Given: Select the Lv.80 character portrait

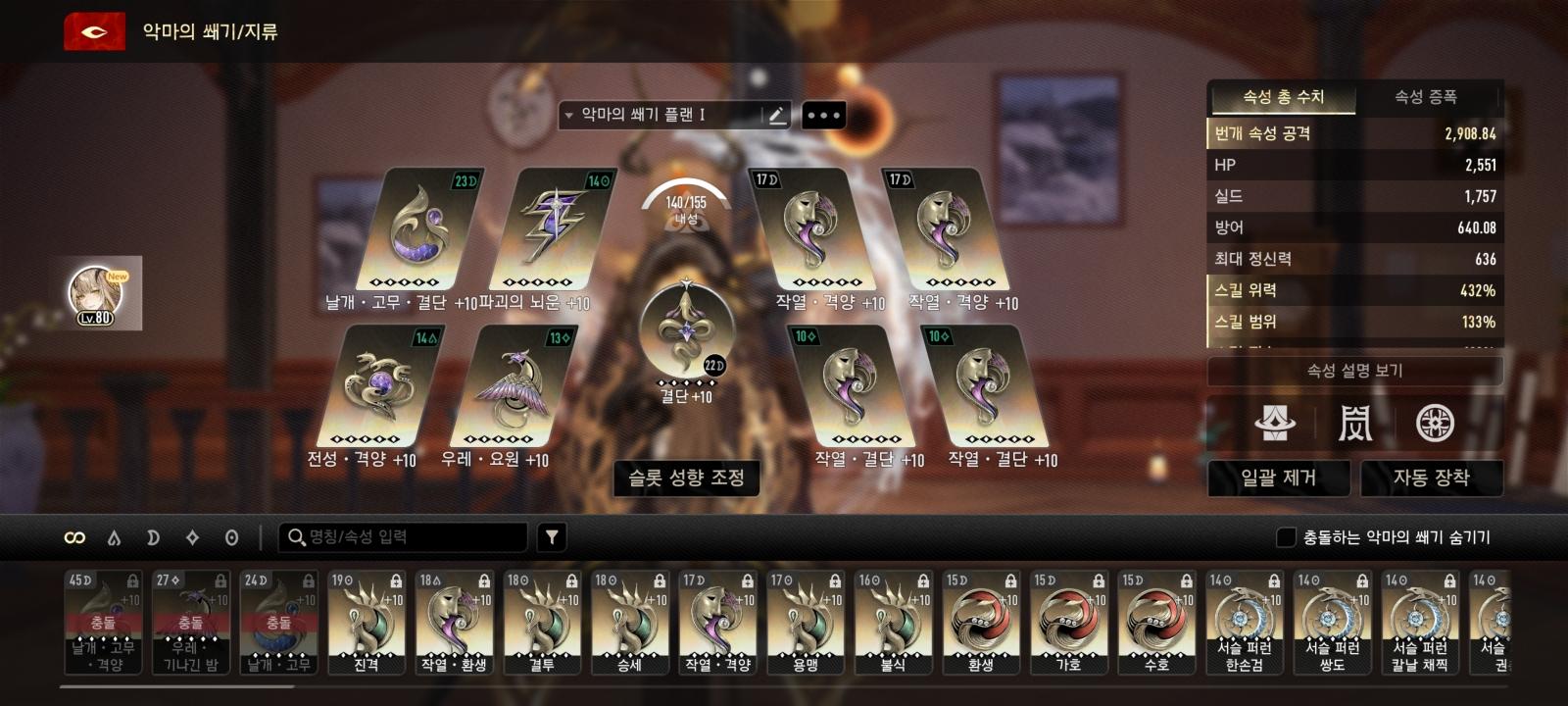Looking at the screenshot, I should (98, 293).
